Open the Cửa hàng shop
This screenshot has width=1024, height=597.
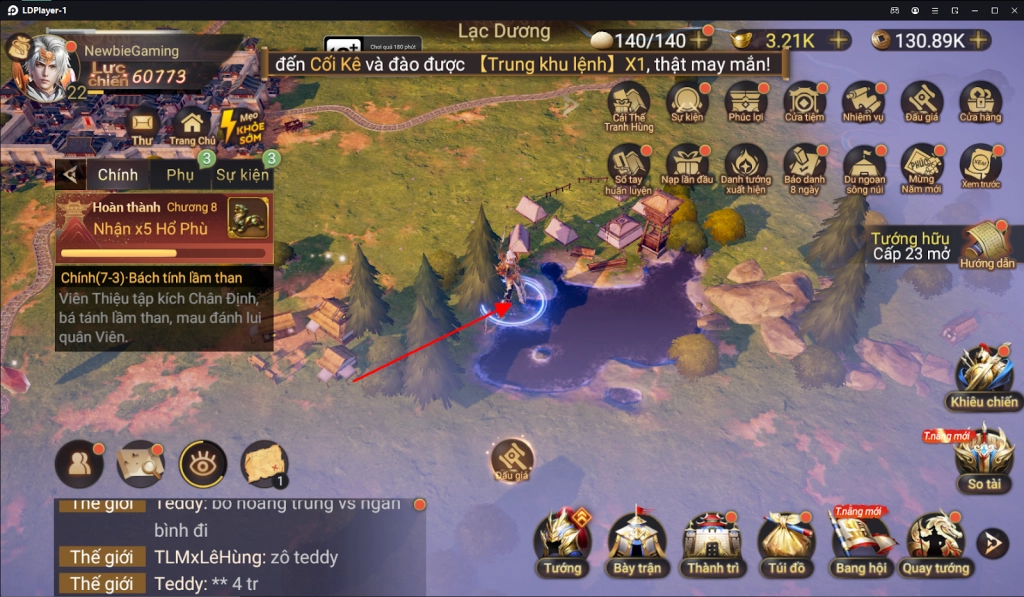coord(980,104)
